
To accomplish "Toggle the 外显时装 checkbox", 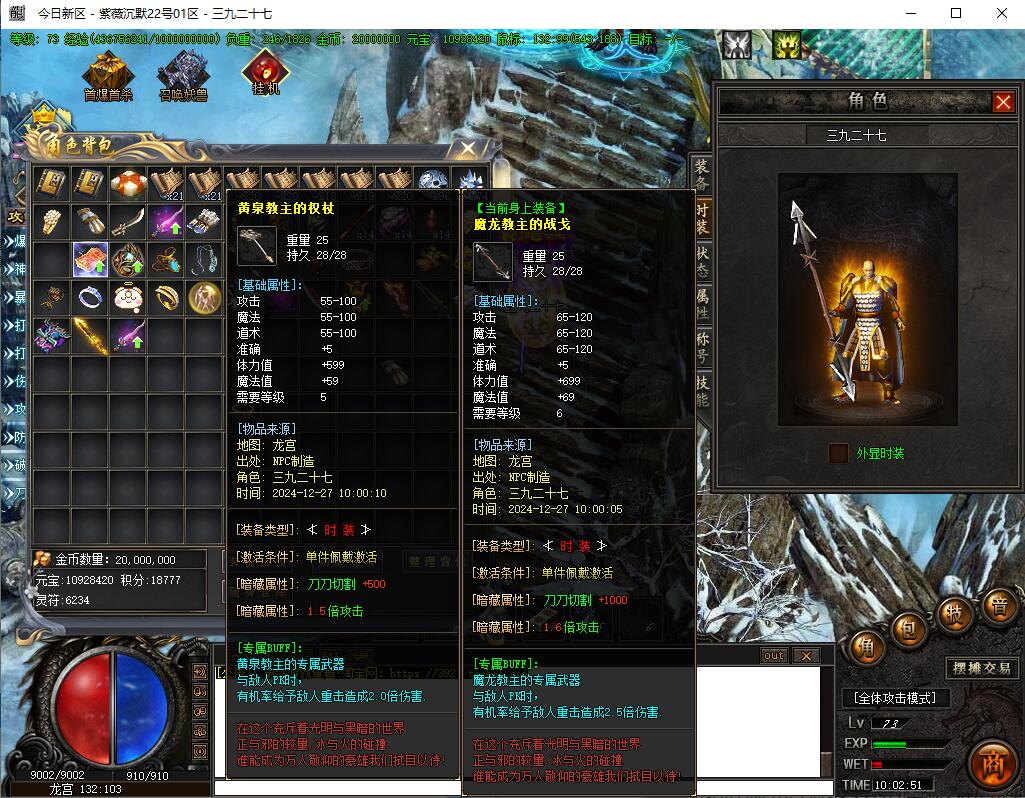I will coord(838,453).
